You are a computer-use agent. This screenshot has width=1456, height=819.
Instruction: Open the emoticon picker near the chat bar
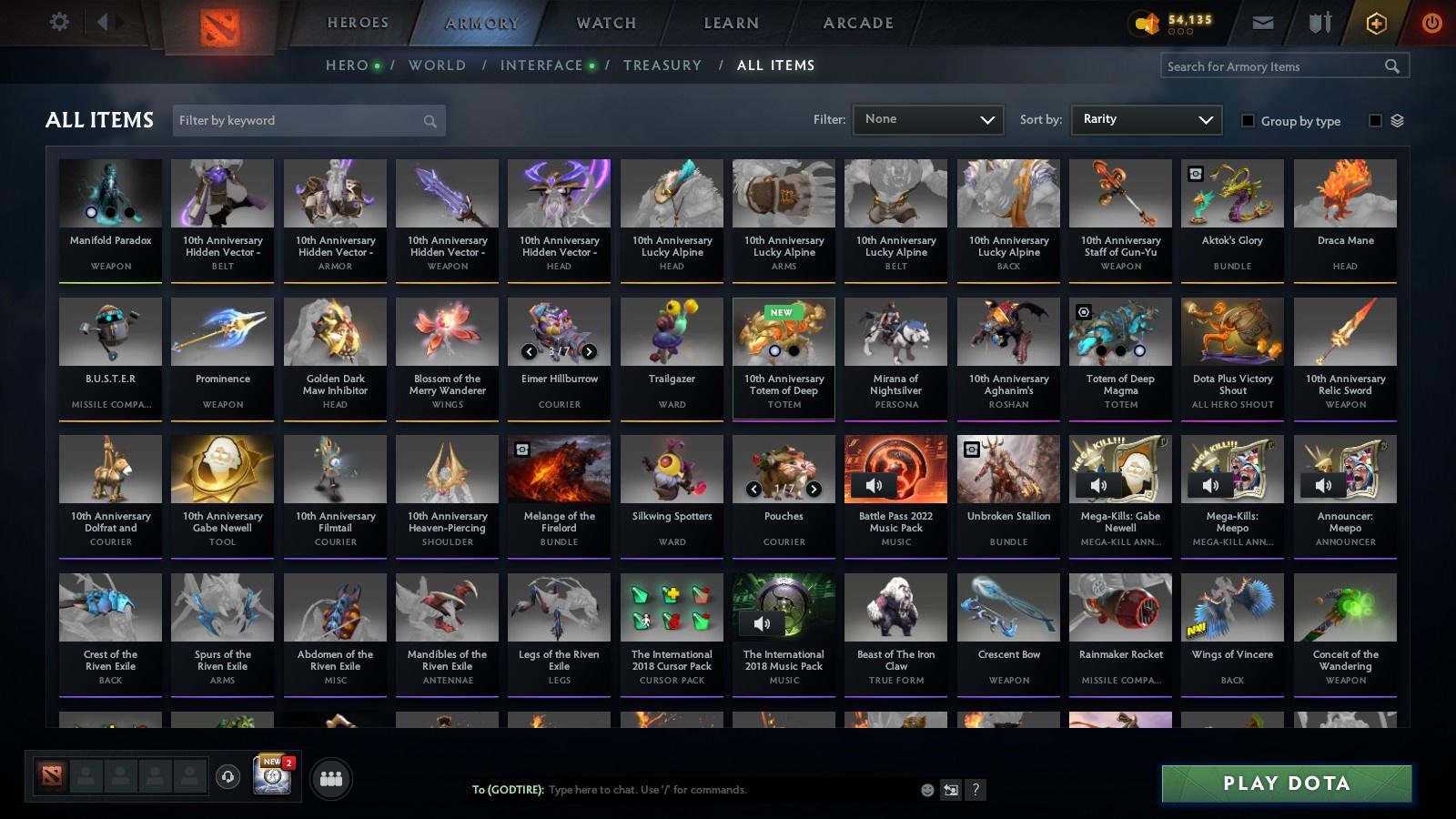click(x=926, y=790)
